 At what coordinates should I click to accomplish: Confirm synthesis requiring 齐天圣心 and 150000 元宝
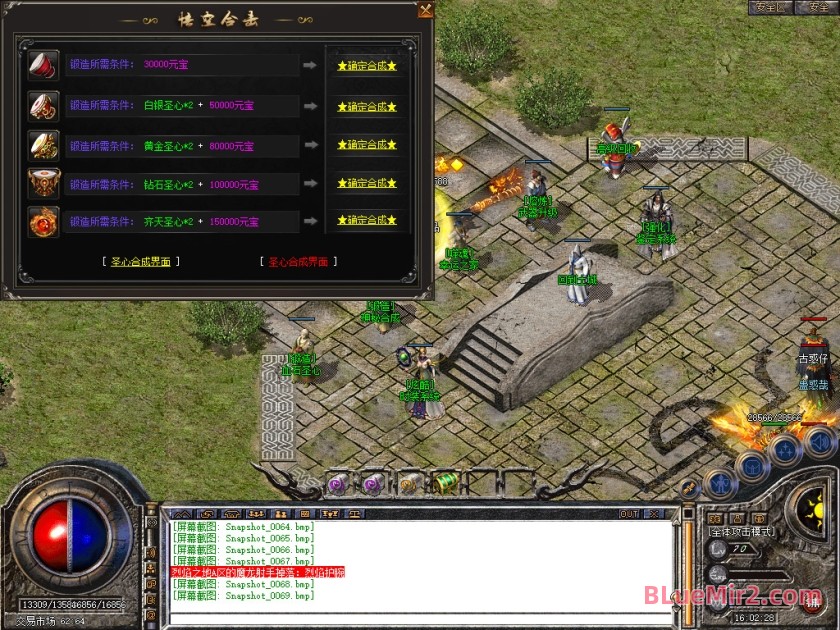coord(367,221)
